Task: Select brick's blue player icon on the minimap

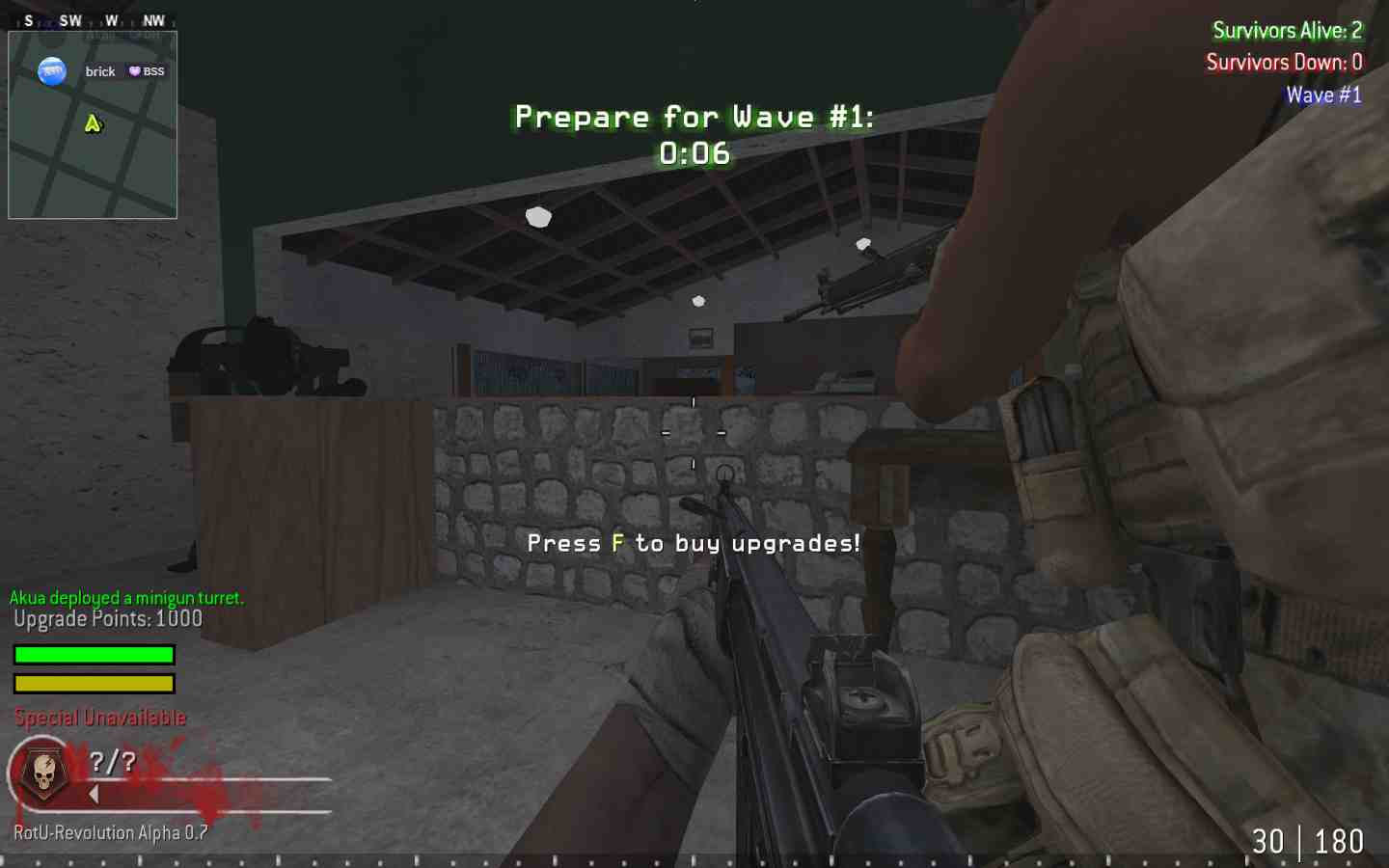Action: pos(52,70)
